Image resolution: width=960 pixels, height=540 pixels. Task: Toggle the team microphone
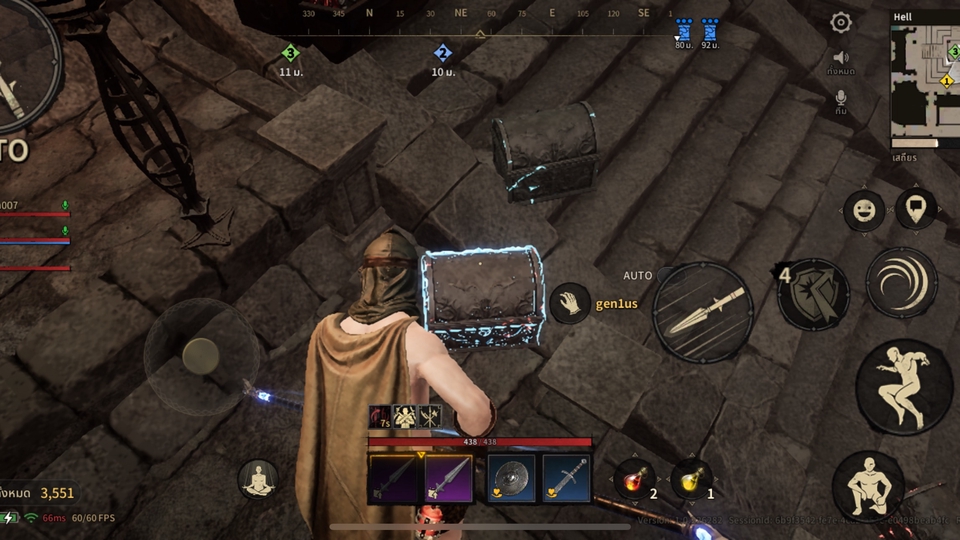[x=841, y=98]
